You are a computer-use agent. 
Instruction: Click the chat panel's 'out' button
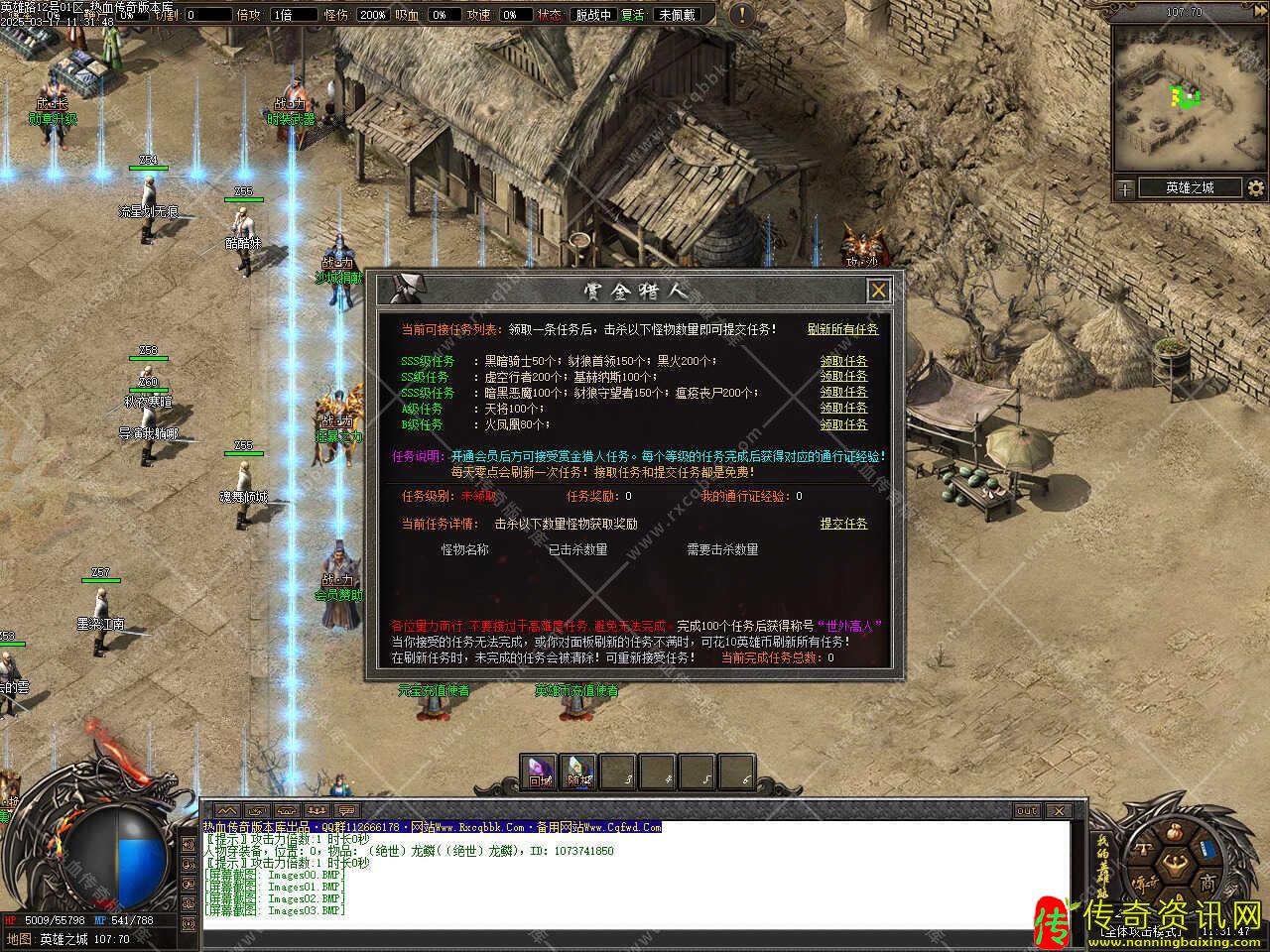[x=1027, y=811]
